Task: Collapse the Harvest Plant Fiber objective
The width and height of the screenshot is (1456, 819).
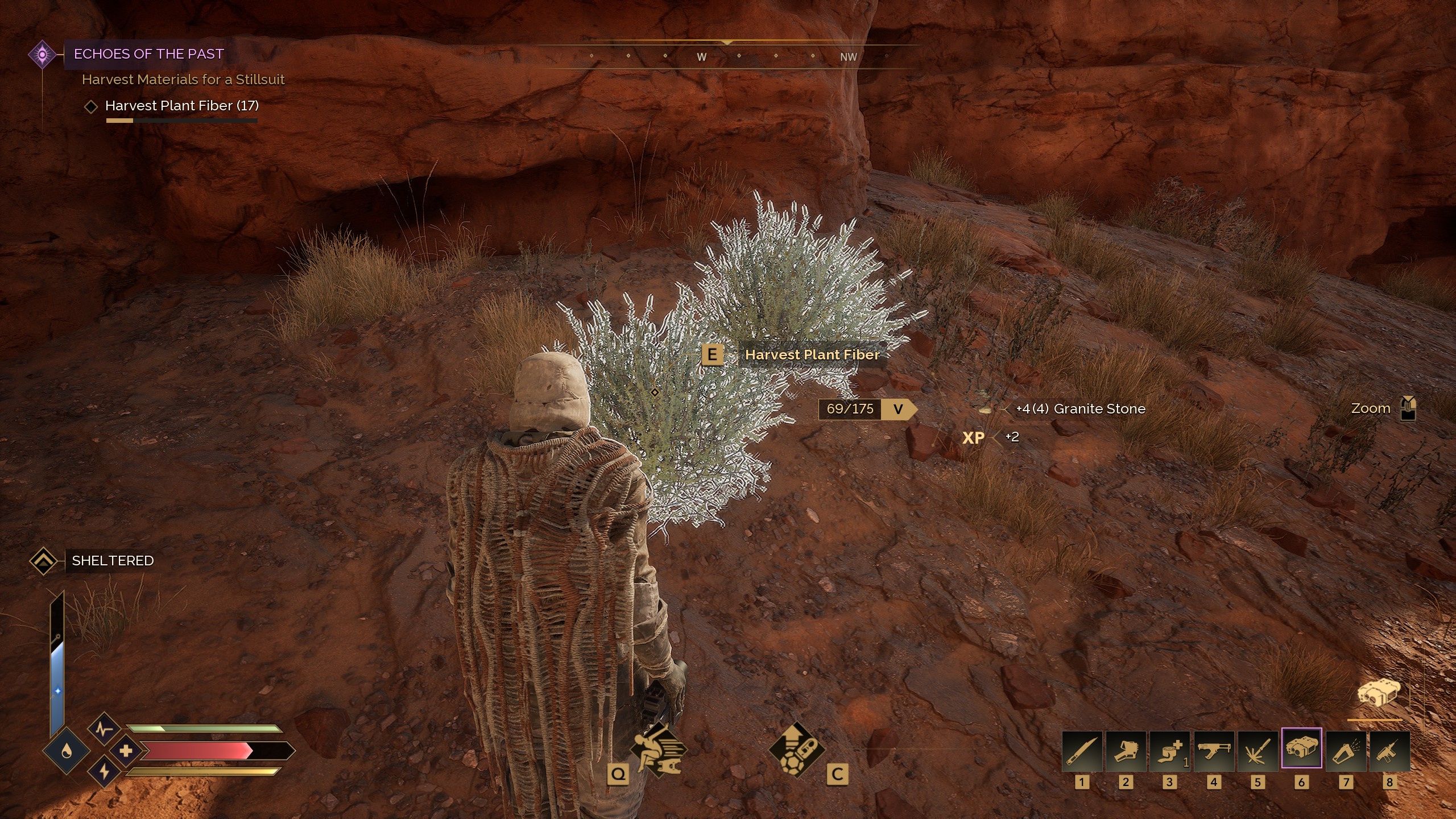Action: [91, 106]
